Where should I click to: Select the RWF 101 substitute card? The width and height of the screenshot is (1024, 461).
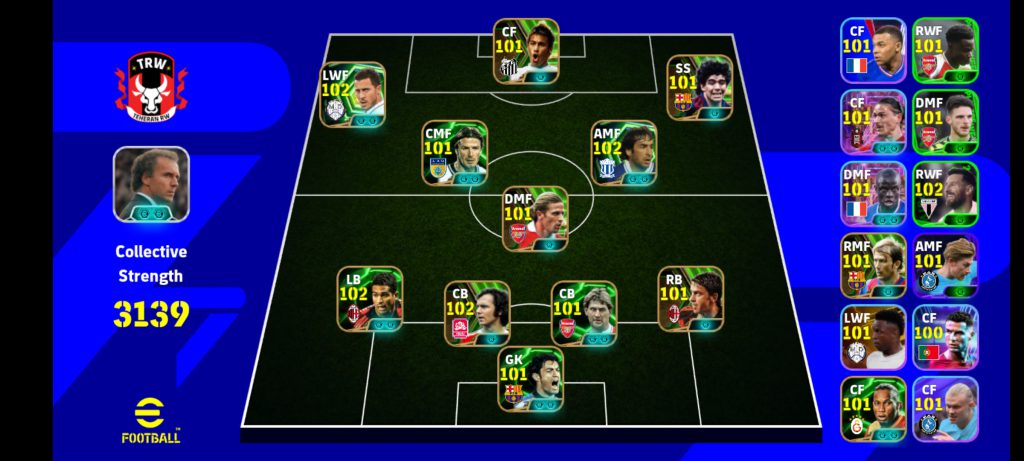[x=944, y=50]
